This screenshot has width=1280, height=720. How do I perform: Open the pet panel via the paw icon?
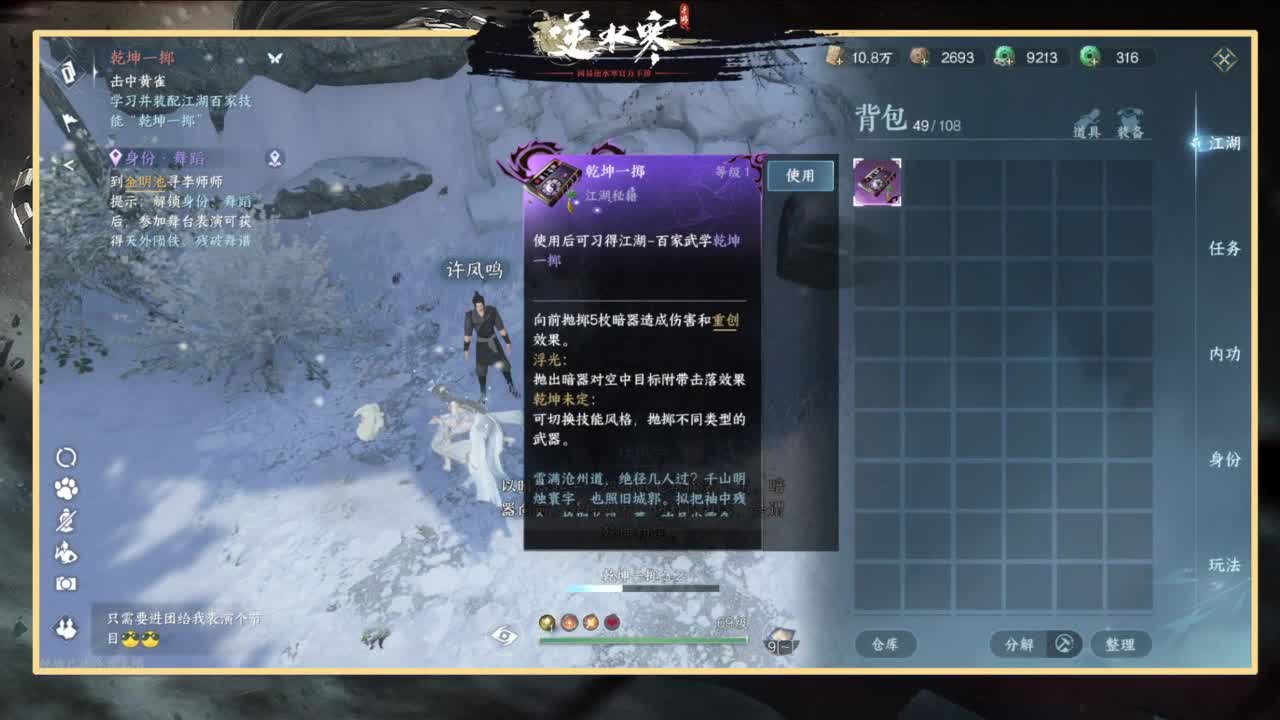tap(65, 488)
